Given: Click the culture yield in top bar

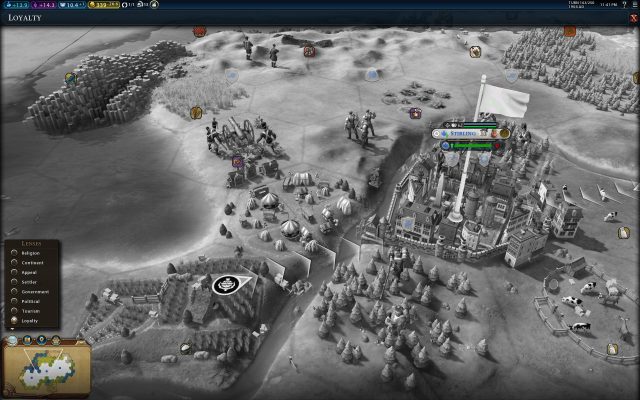Looking at the screenshot, I should click(45, 5).
